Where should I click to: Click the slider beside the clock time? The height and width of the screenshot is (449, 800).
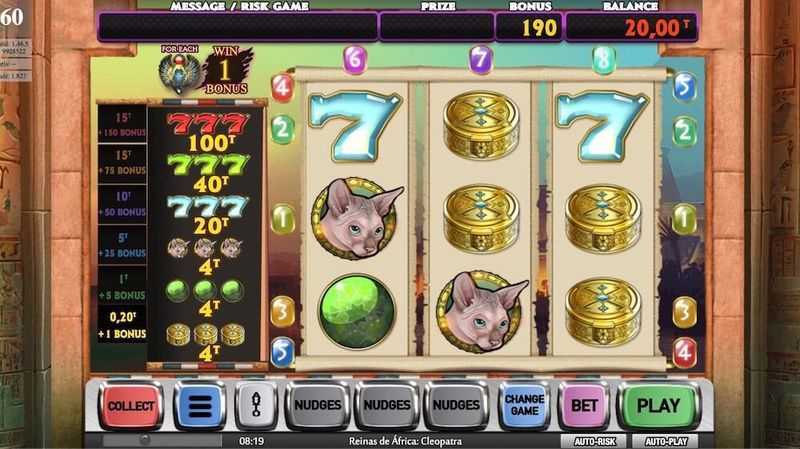(x=160, y=440)
